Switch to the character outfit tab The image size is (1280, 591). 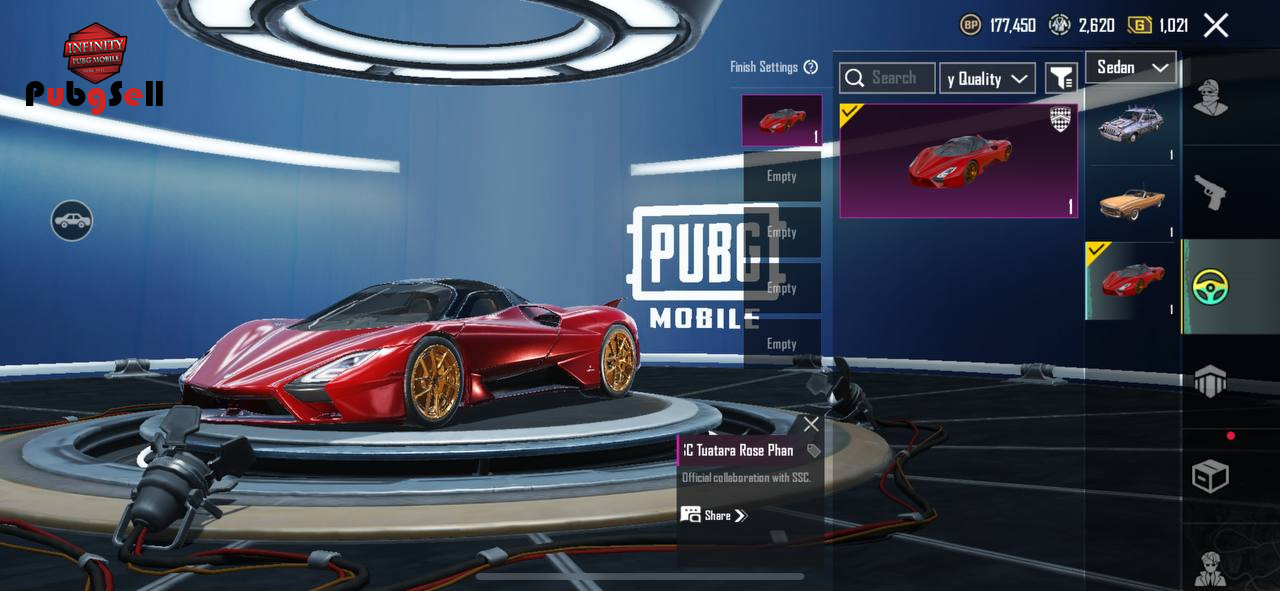(1210, 98)
